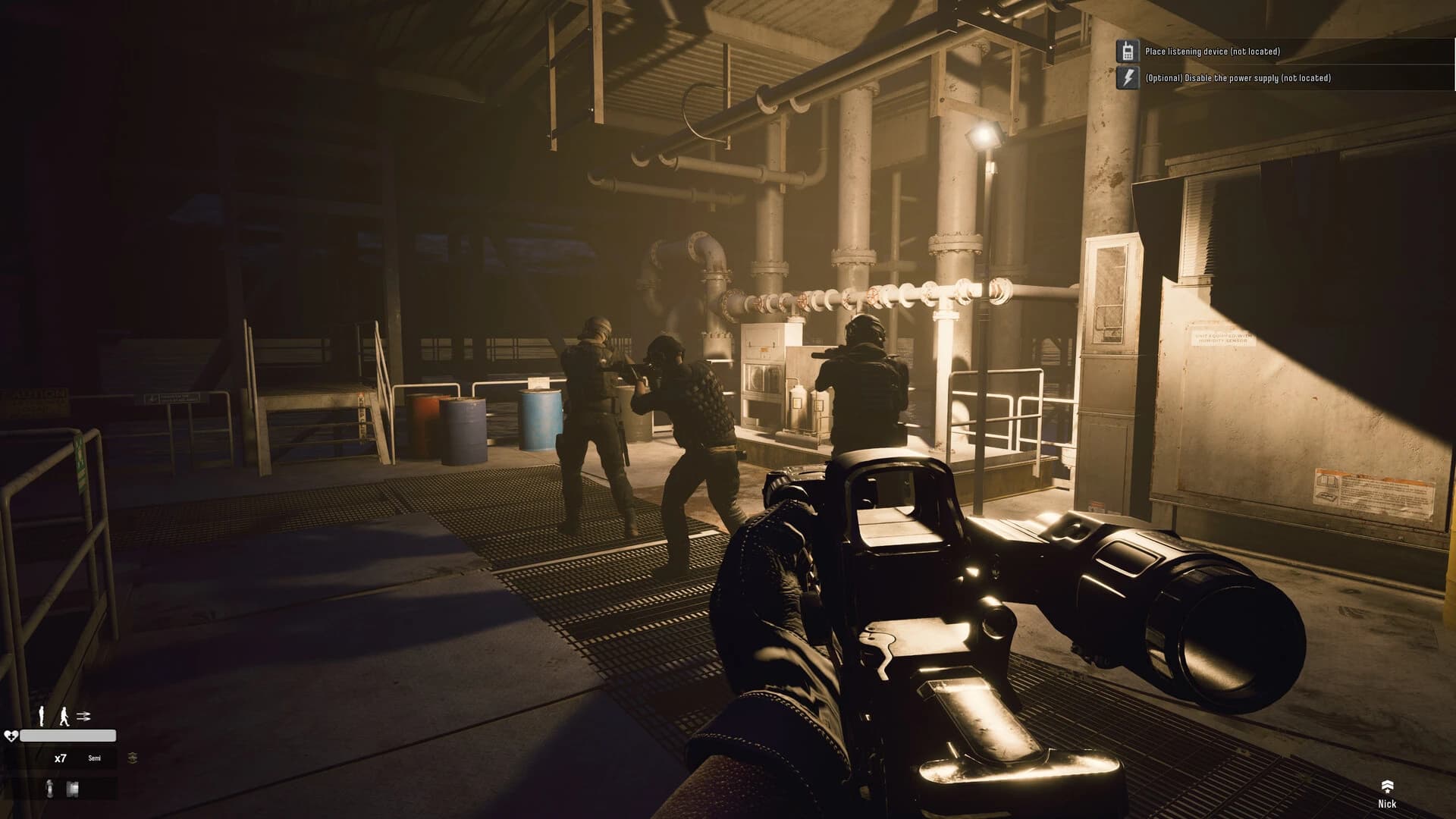Viewport: 1456px width, 819px height.
Task: Click the rank chevron icon above Nick
Action: coord(1387,786)
